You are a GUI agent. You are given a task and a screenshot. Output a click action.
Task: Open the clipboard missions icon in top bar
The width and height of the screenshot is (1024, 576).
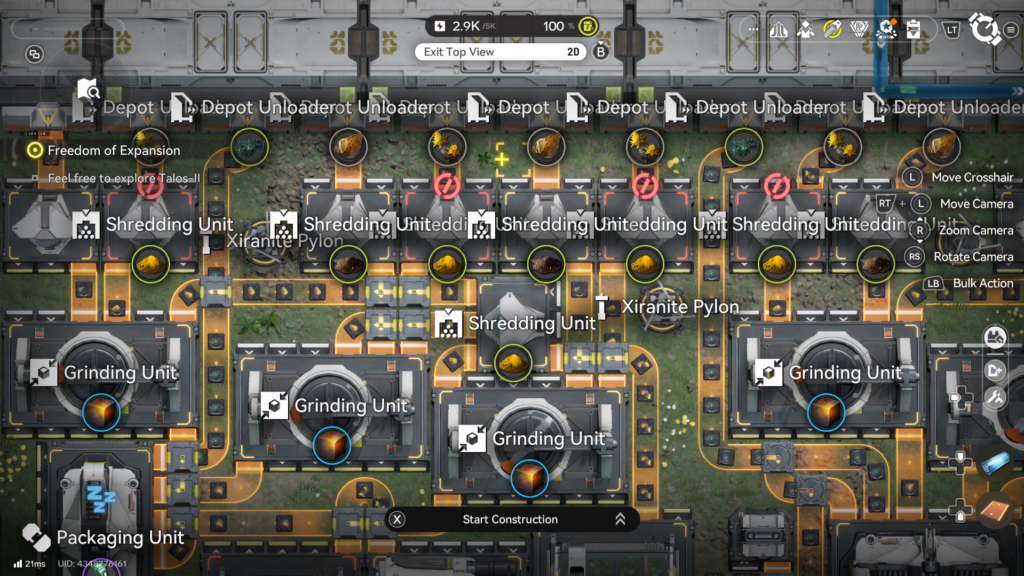[x=912, y=29]
